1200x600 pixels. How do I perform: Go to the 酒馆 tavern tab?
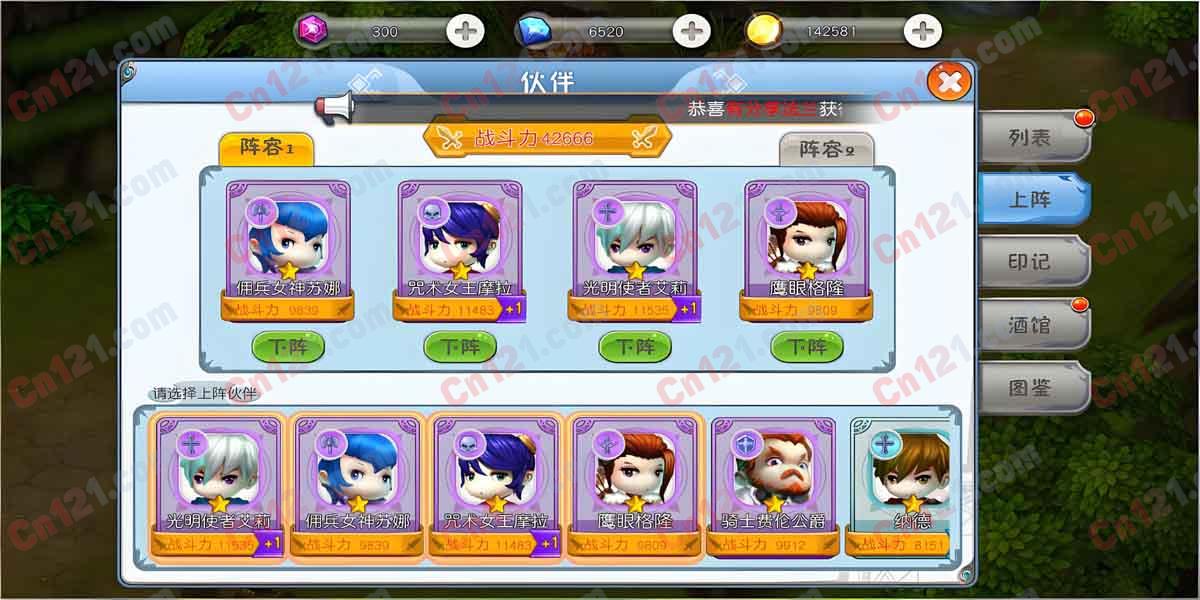click(x=1032, y=325)
